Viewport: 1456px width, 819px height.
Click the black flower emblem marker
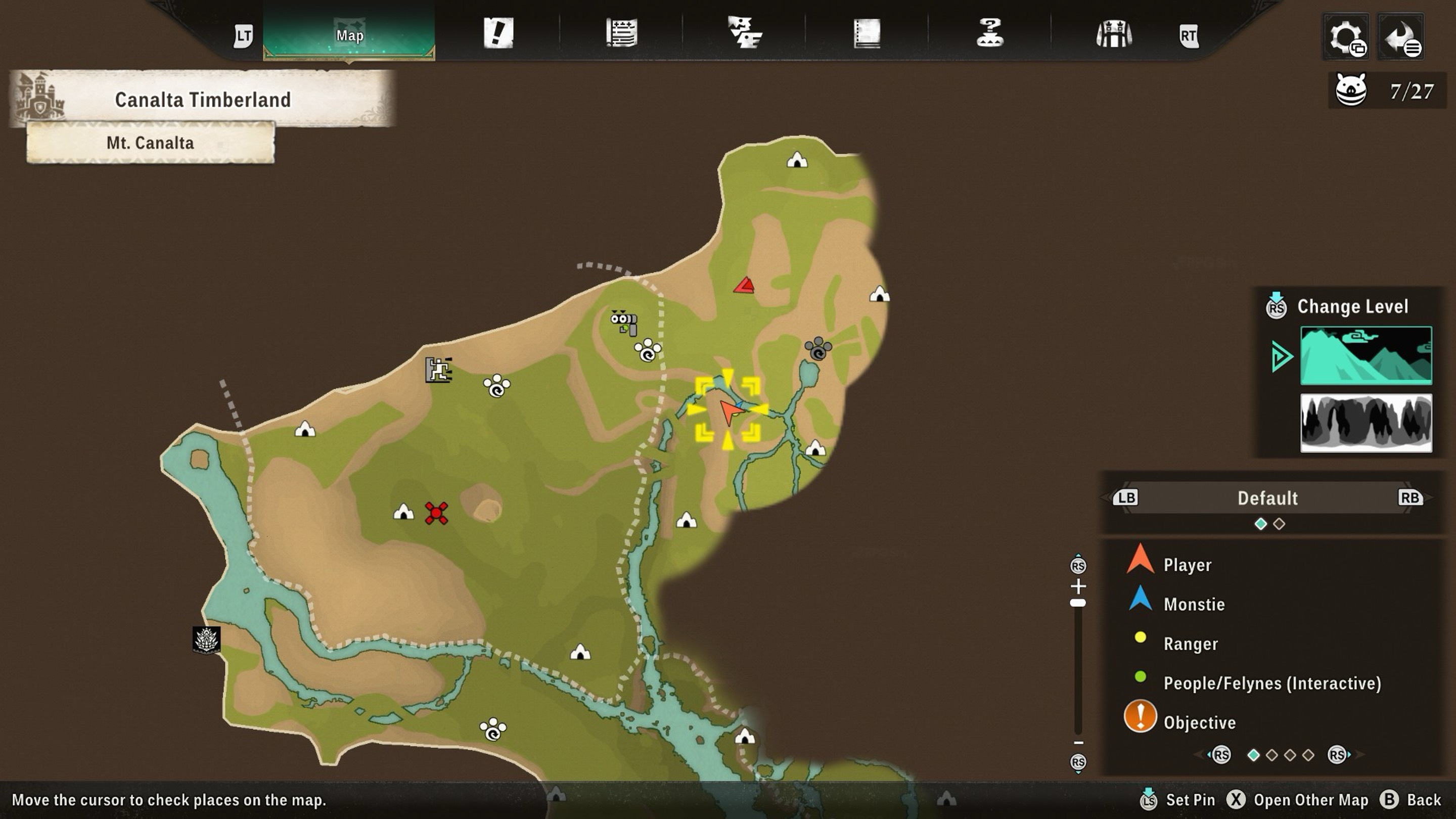pos(206,640)
